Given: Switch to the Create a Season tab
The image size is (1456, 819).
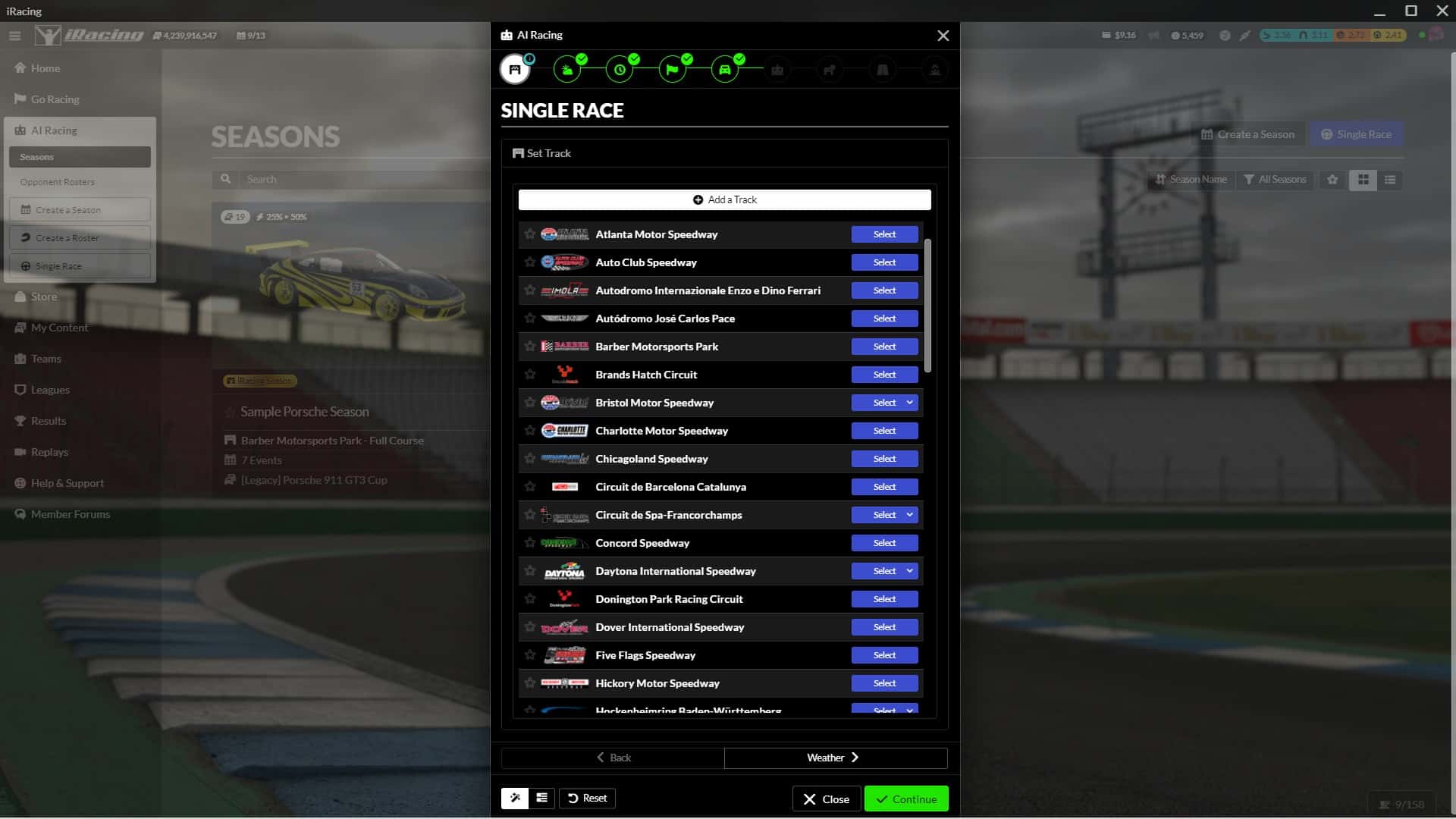Looking at the screenshot, I should point(1248,133).
